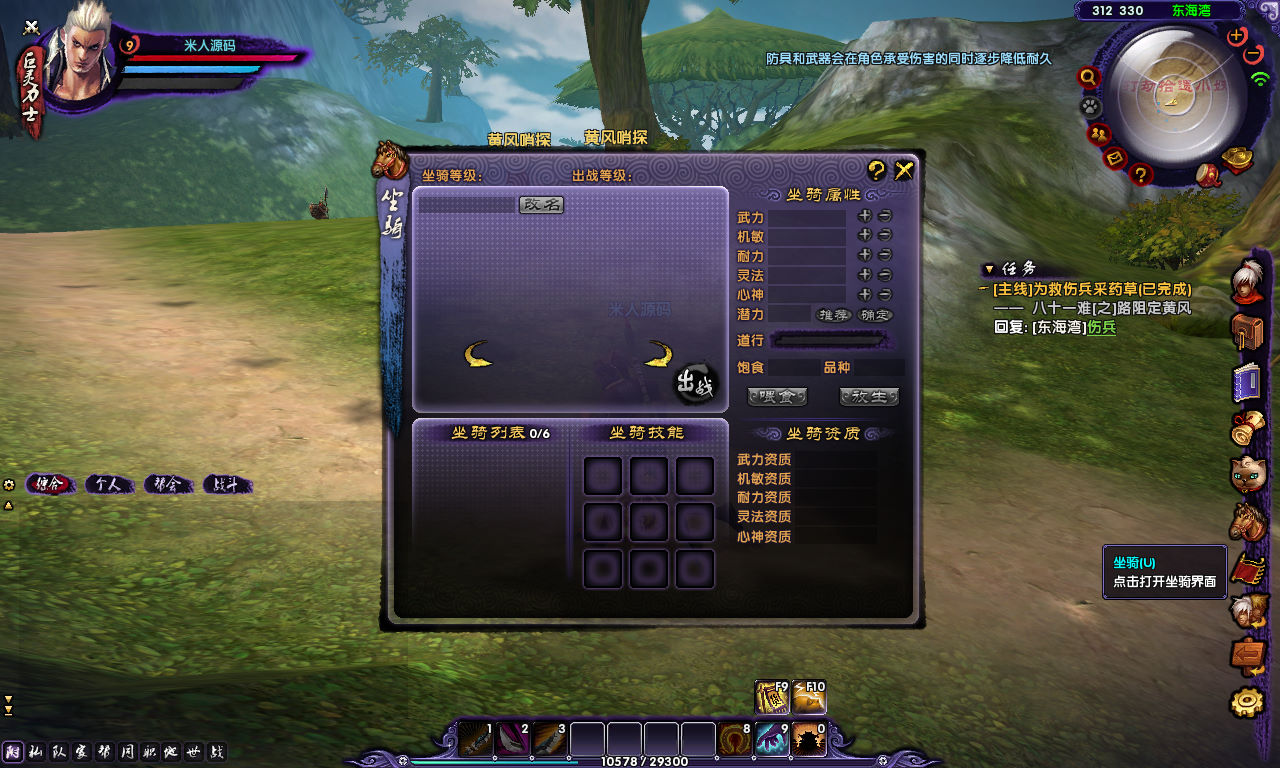Open the horse mount icon in sidebar
Viewport: 1280px width, 768px height.
[1247, 521]
